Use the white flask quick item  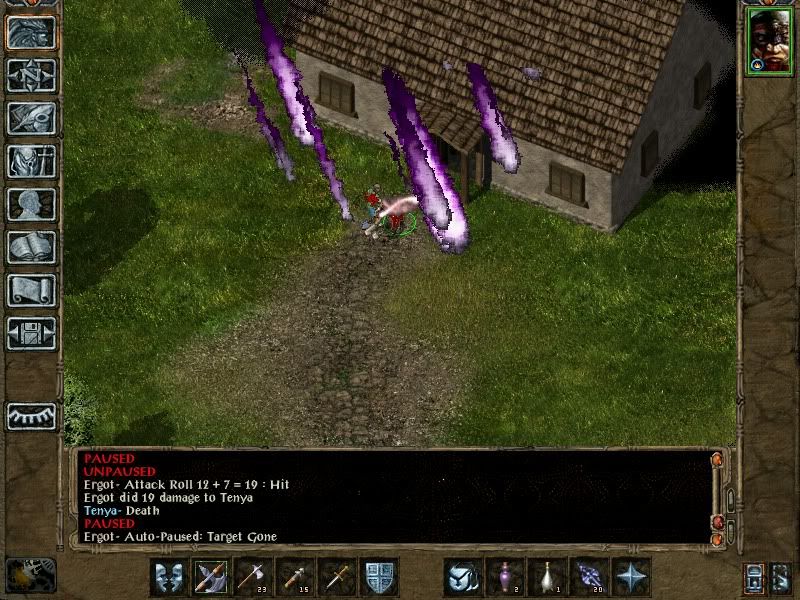pos(547,577)
